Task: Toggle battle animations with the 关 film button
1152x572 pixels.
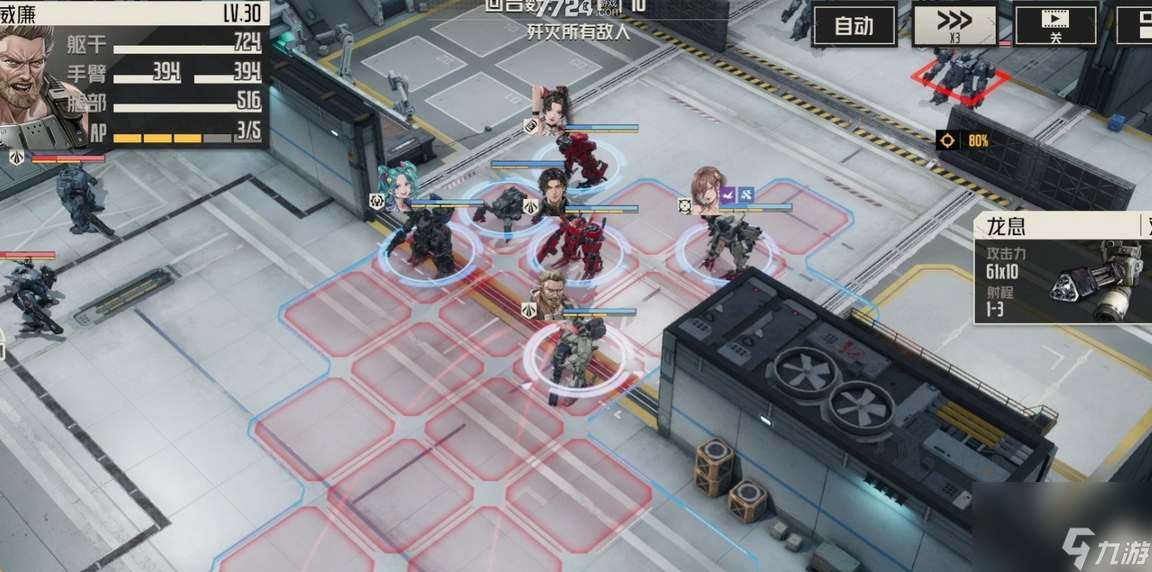Action: [x=1055, y=25]
